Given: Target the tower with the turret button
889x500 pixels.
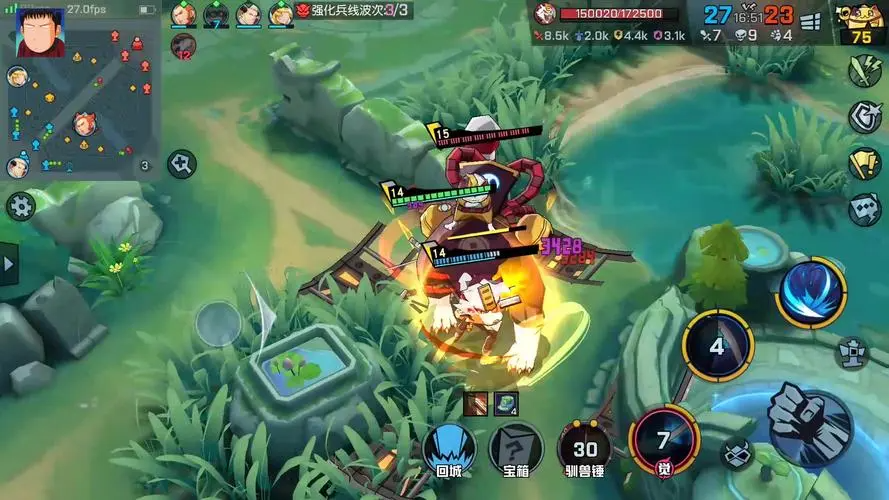Looking at the screenshot, I should pos(852,353).
